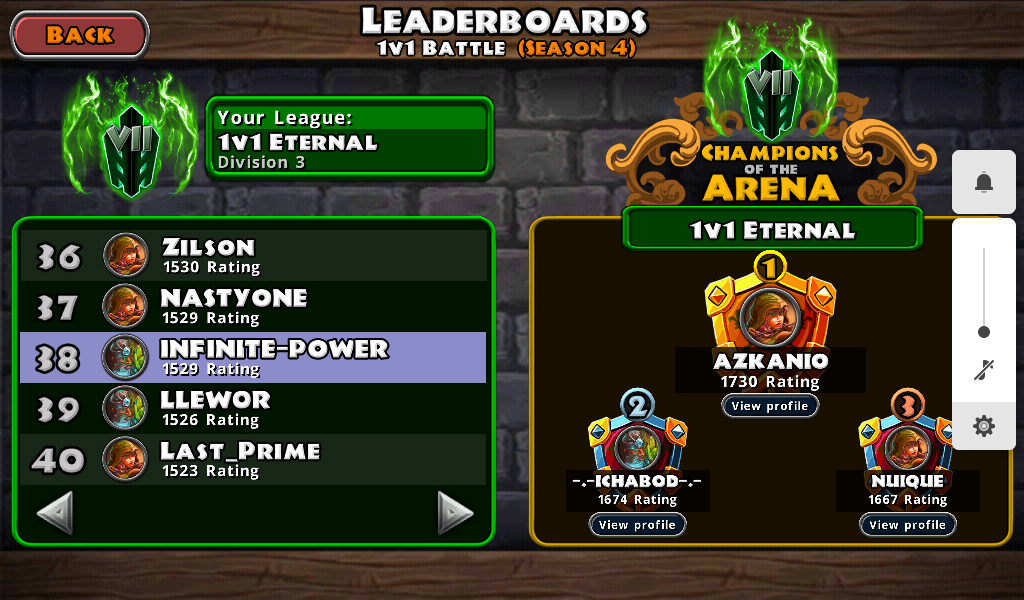Image resolution: width=1024 pixels, height=600 pixels.
Task: Go back using the Back button
Action: pos(80,35)
